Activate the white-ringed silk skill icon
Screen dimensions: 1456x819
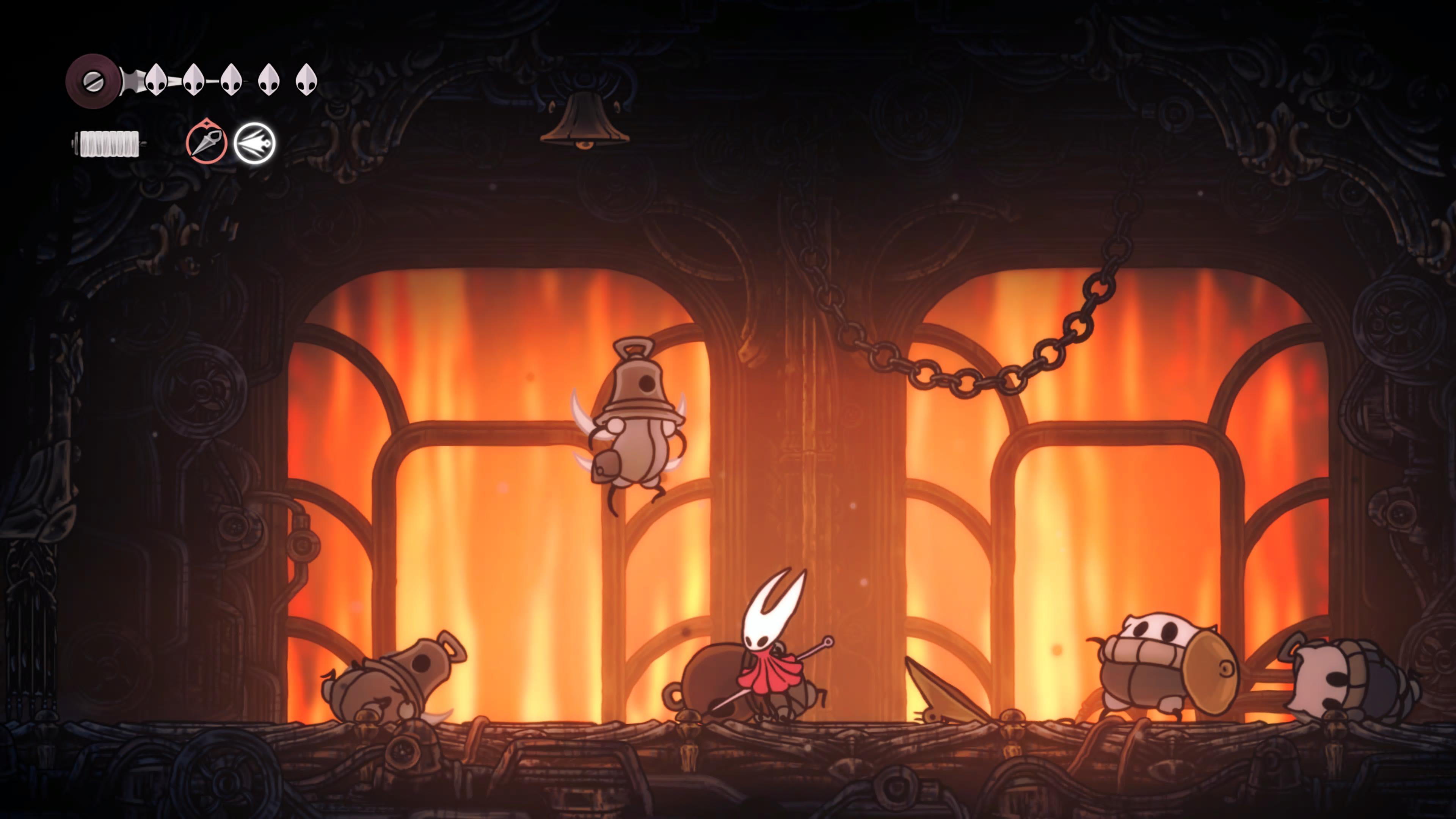click(254, 143)
